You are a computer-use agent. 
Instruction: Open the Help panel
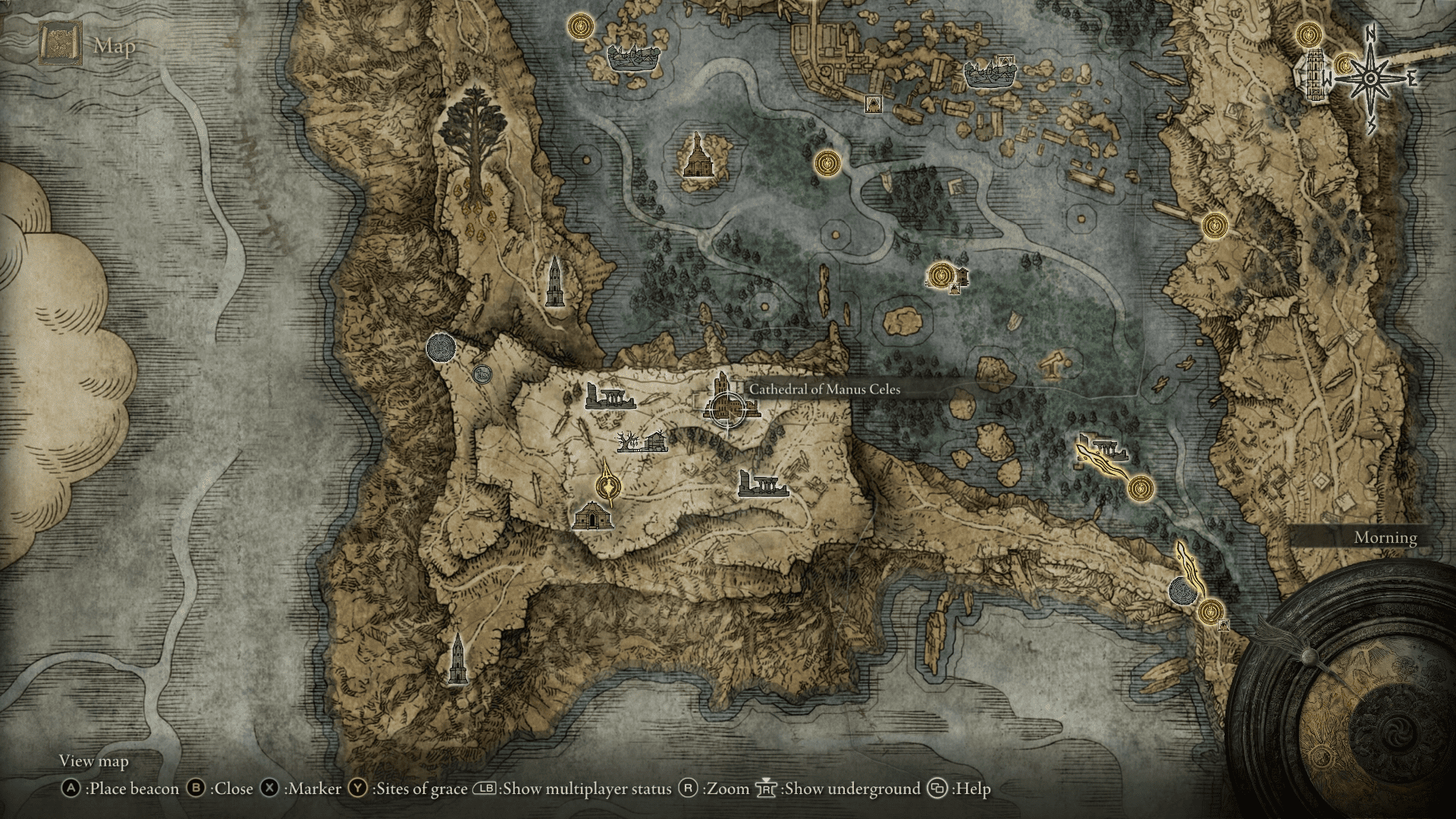(x=959, y=789)
